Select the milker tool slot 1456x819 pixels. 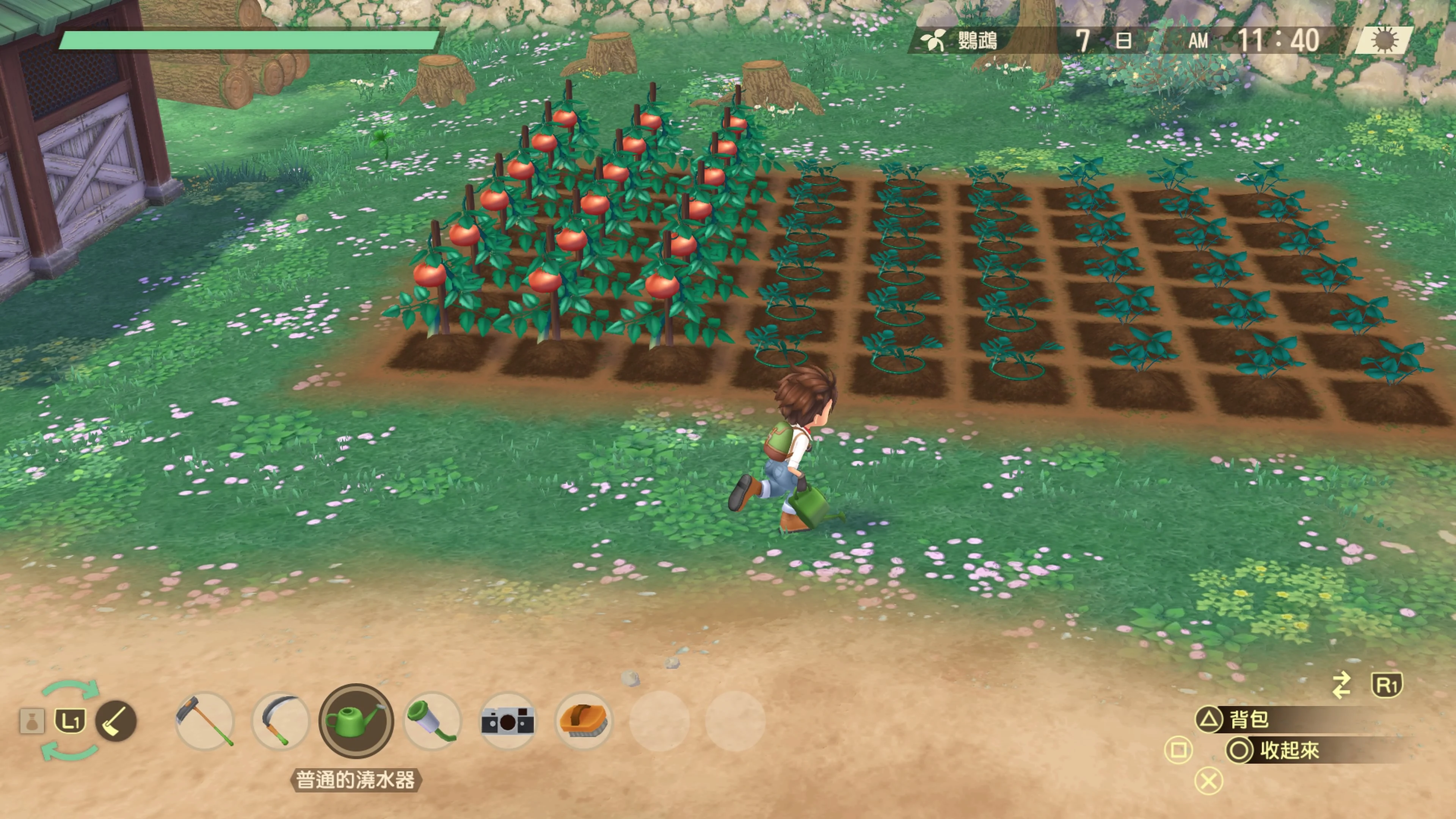[432, 721]
